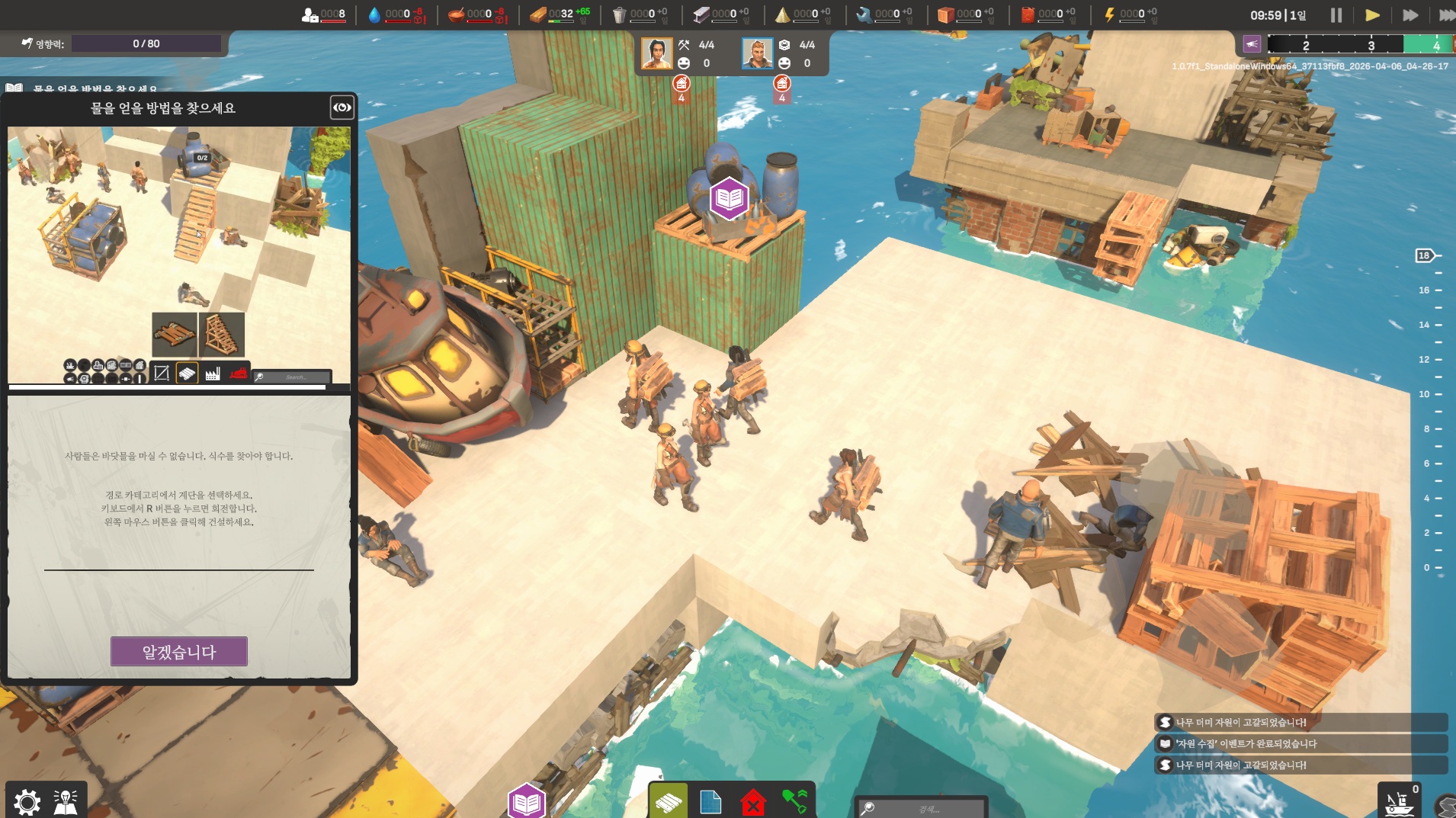The image size is (1456, 818).
Task: Open the lightbulb book knowledge guide
Action: (x=66, y=801)
